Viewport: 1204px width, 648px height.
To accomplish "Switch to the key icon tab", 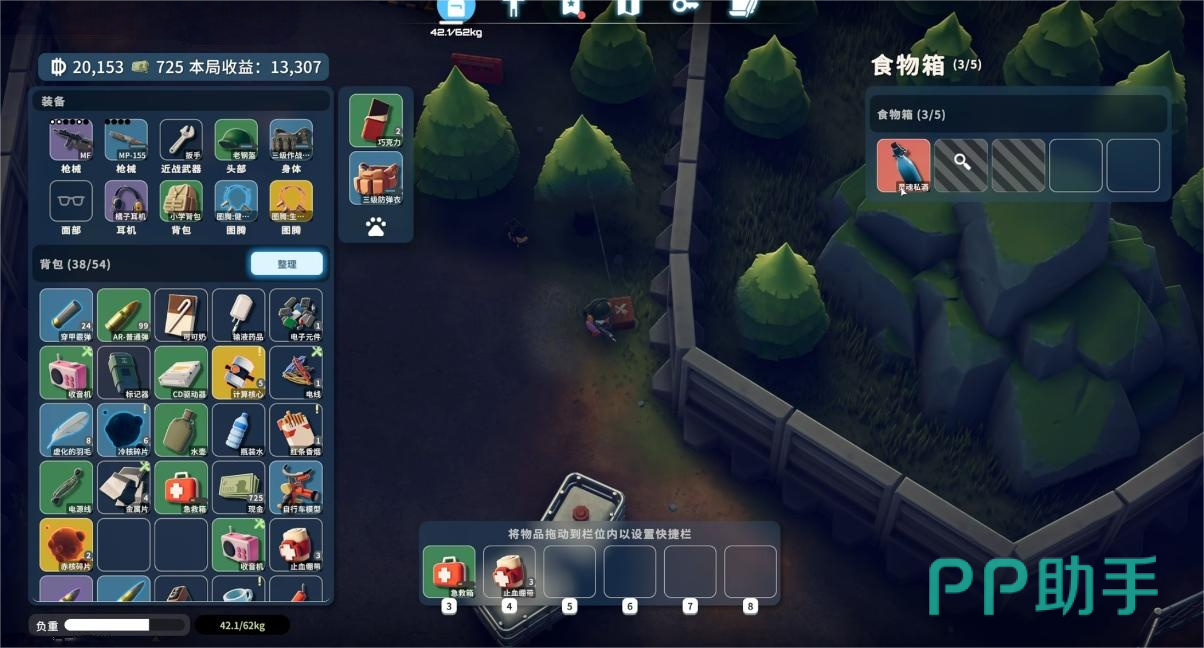I will [x=685, y=8].
